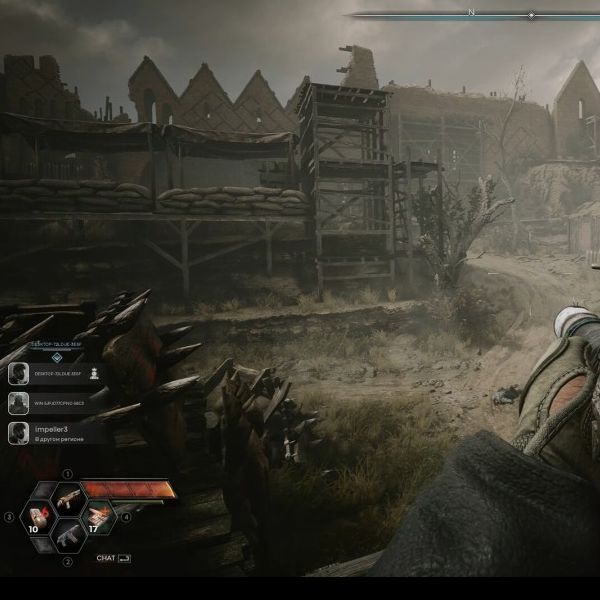The image size is (600, 600).
Task: Select the consumable item showing 17
Action: 98,516
